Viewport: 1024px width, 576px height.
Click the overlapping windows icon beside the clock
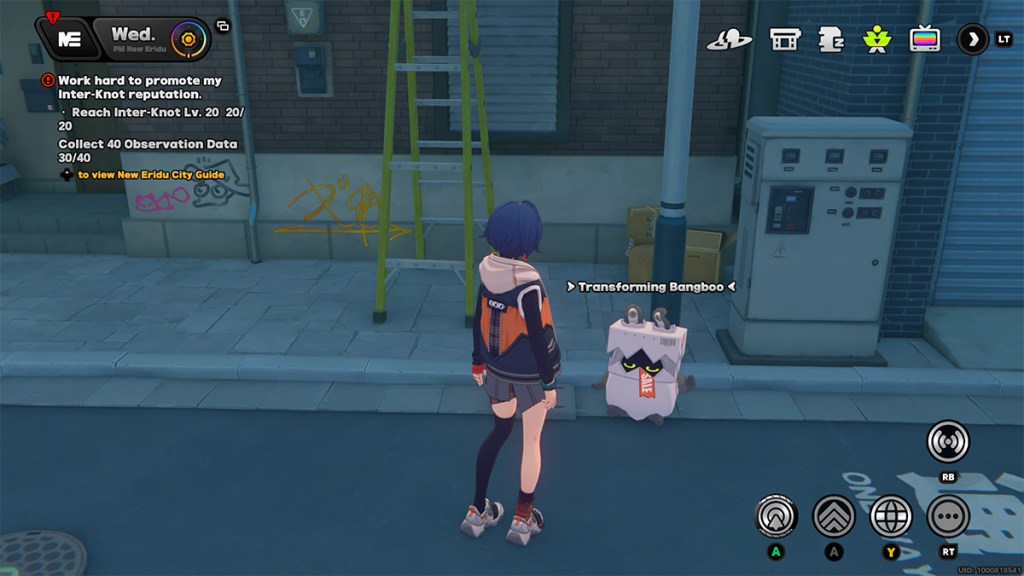point(222,26)
